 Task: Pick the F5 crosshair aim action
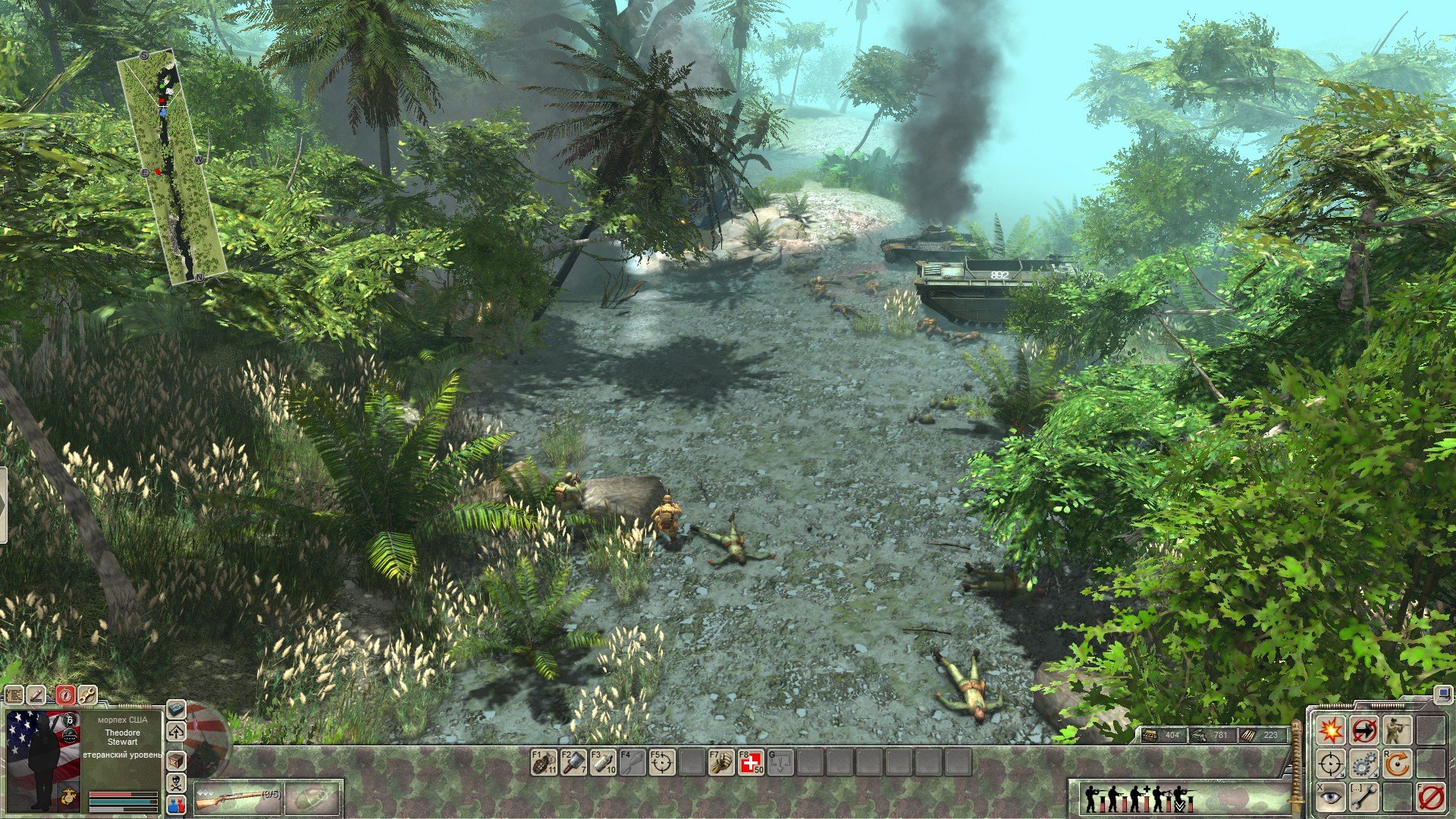point(662,761)
